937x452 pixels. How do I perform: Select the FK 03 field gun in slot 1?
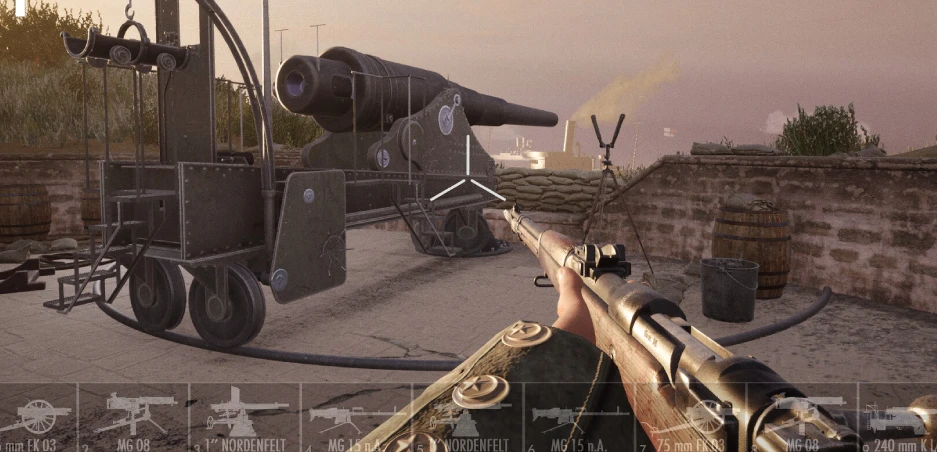tap(37, 416)
